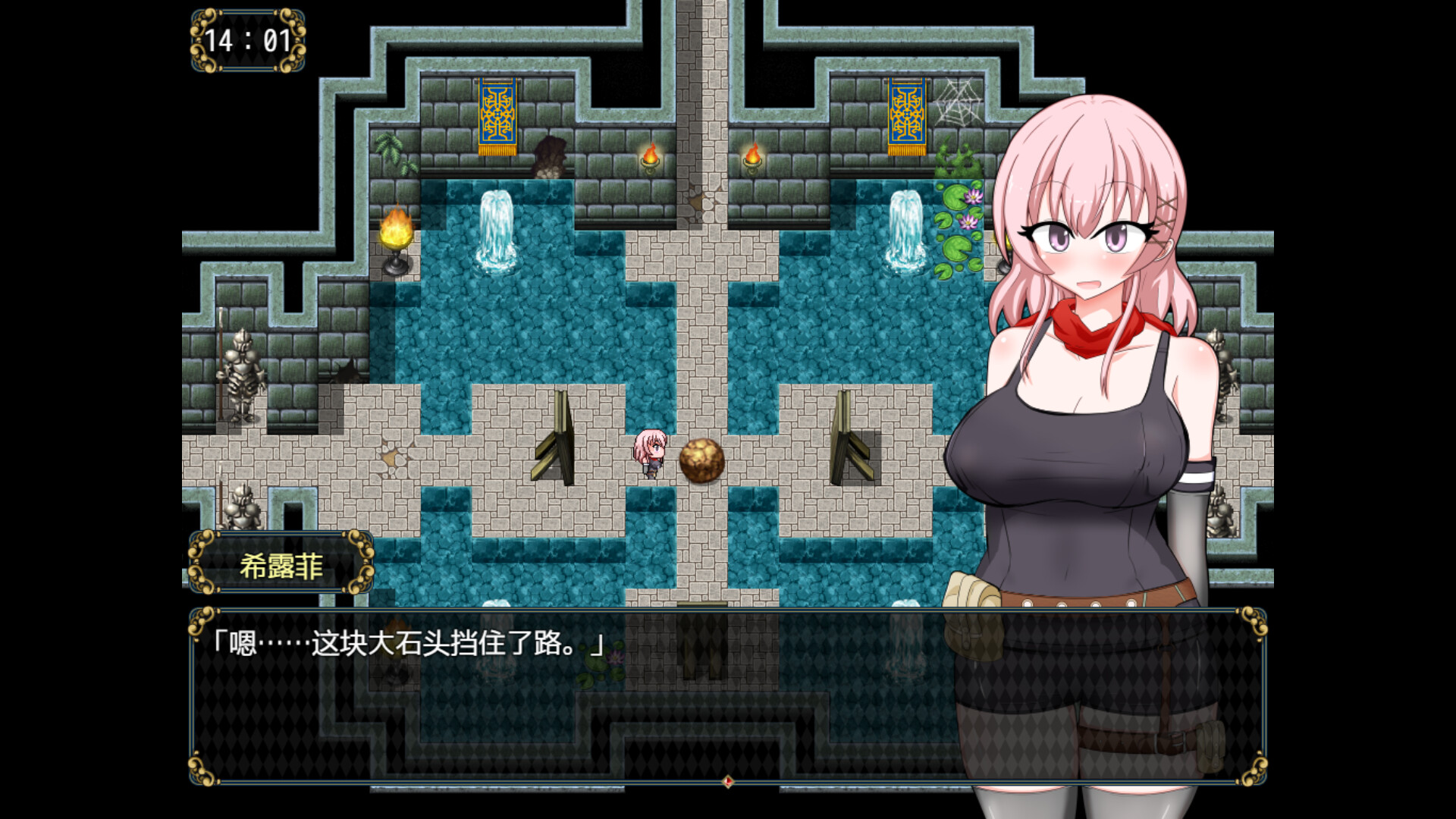Click the hanging plant on the left wall

coord(388,148)
